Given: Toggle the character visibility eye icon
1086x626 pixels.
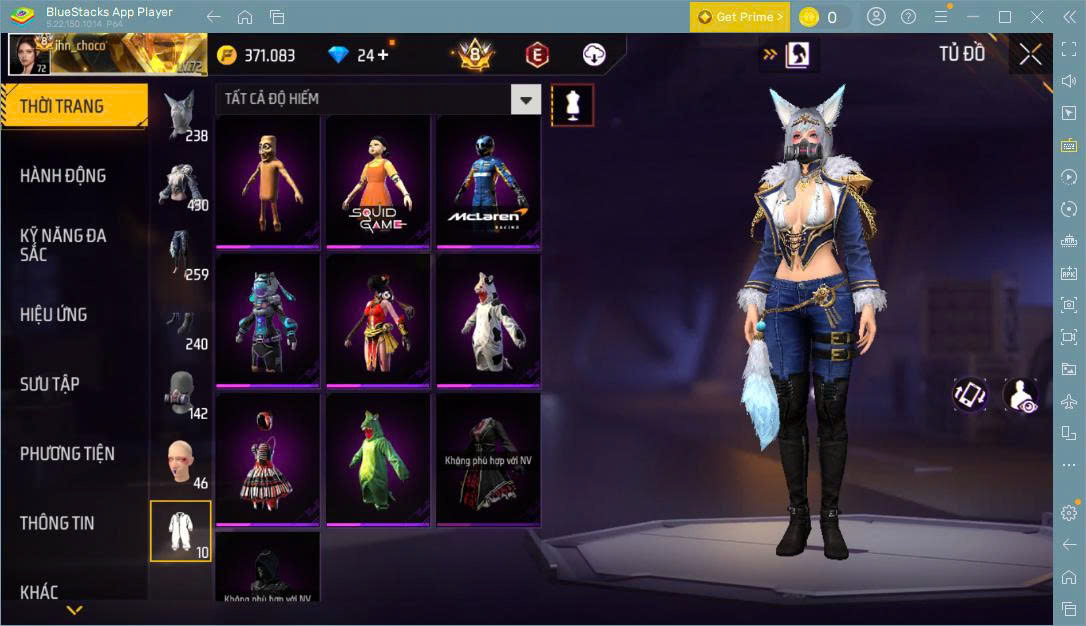Looking at the screenshot, I should (1020, 396).
